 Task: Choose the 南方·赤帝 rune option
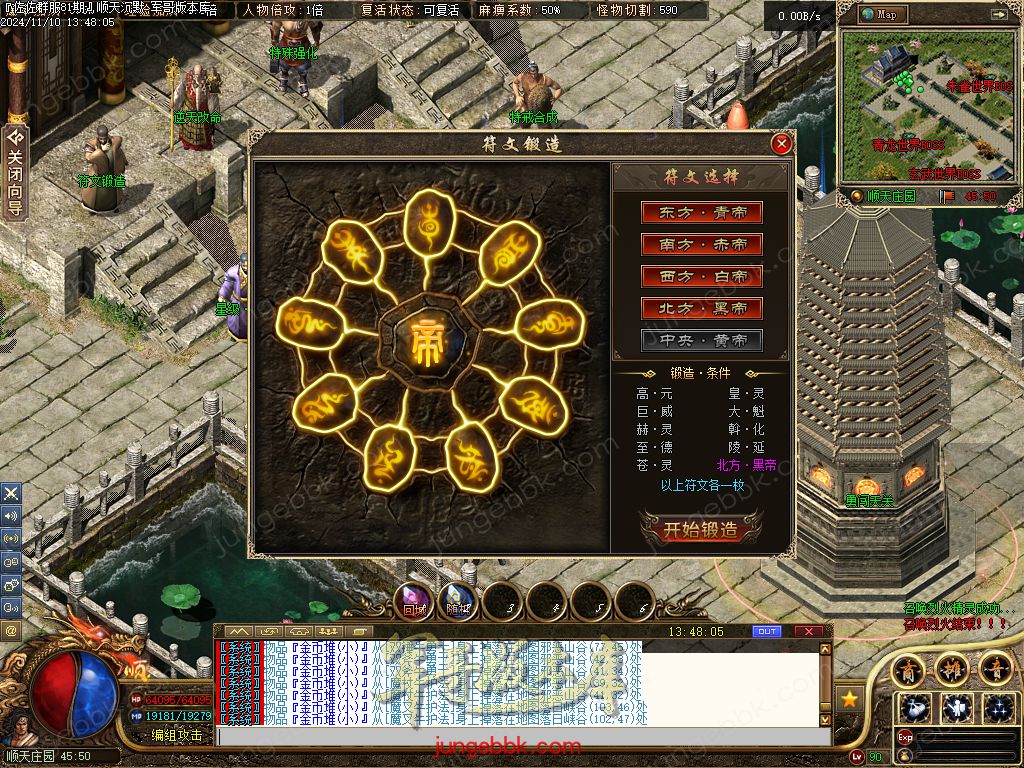pos(702,244)
